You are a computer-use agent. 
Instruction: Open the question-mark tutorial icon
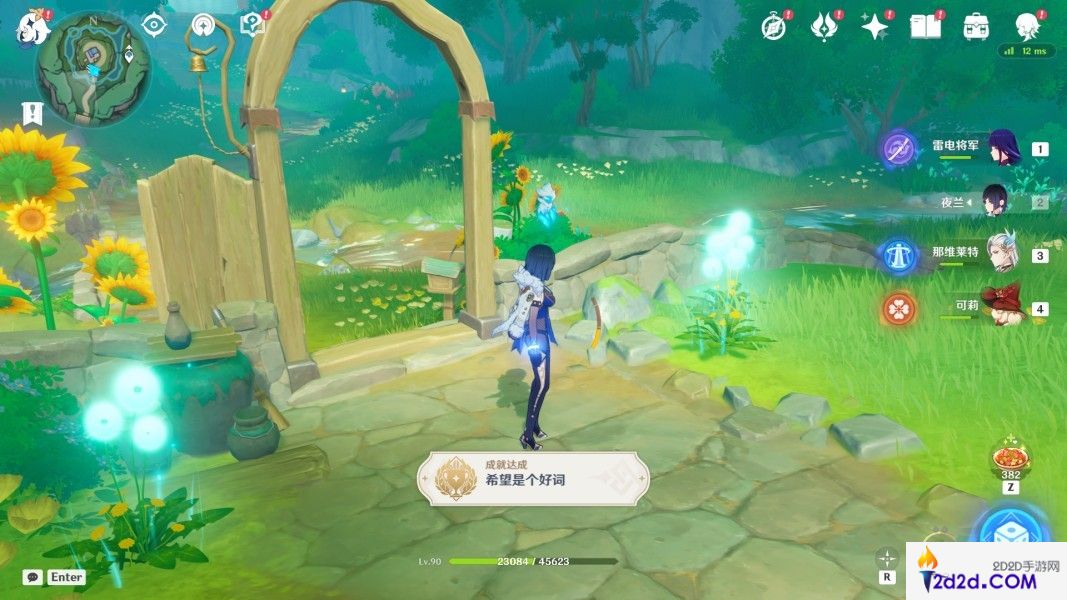251,25
